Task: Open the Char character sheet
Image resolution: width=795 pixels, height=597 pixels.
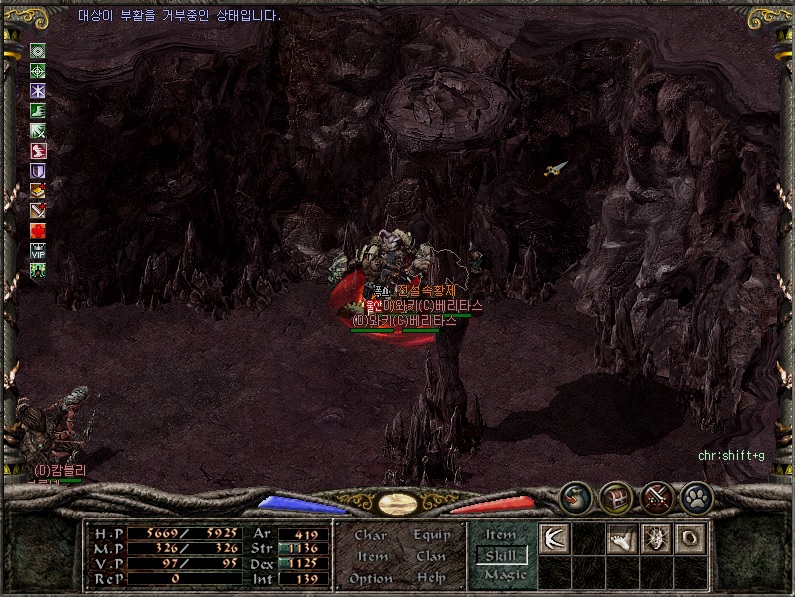Action: [371, 535]
